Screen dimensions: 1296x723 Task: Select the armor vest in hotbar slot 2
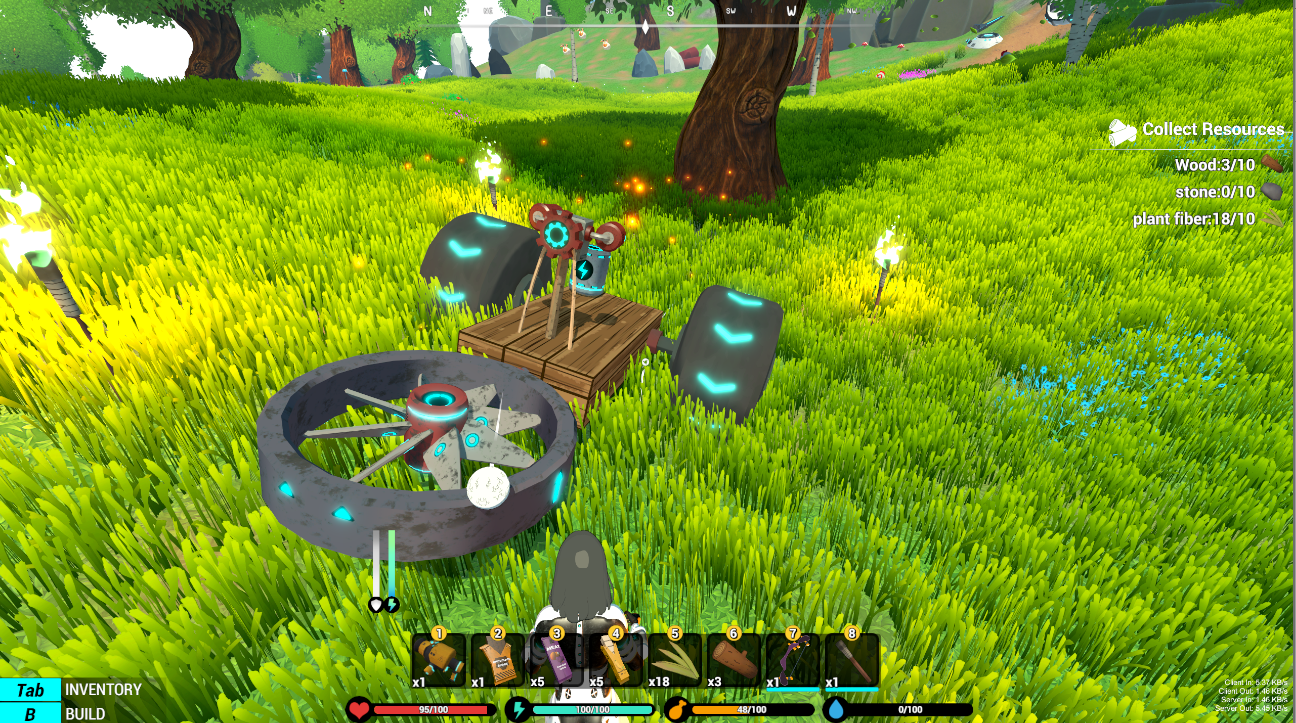(497, 660)
